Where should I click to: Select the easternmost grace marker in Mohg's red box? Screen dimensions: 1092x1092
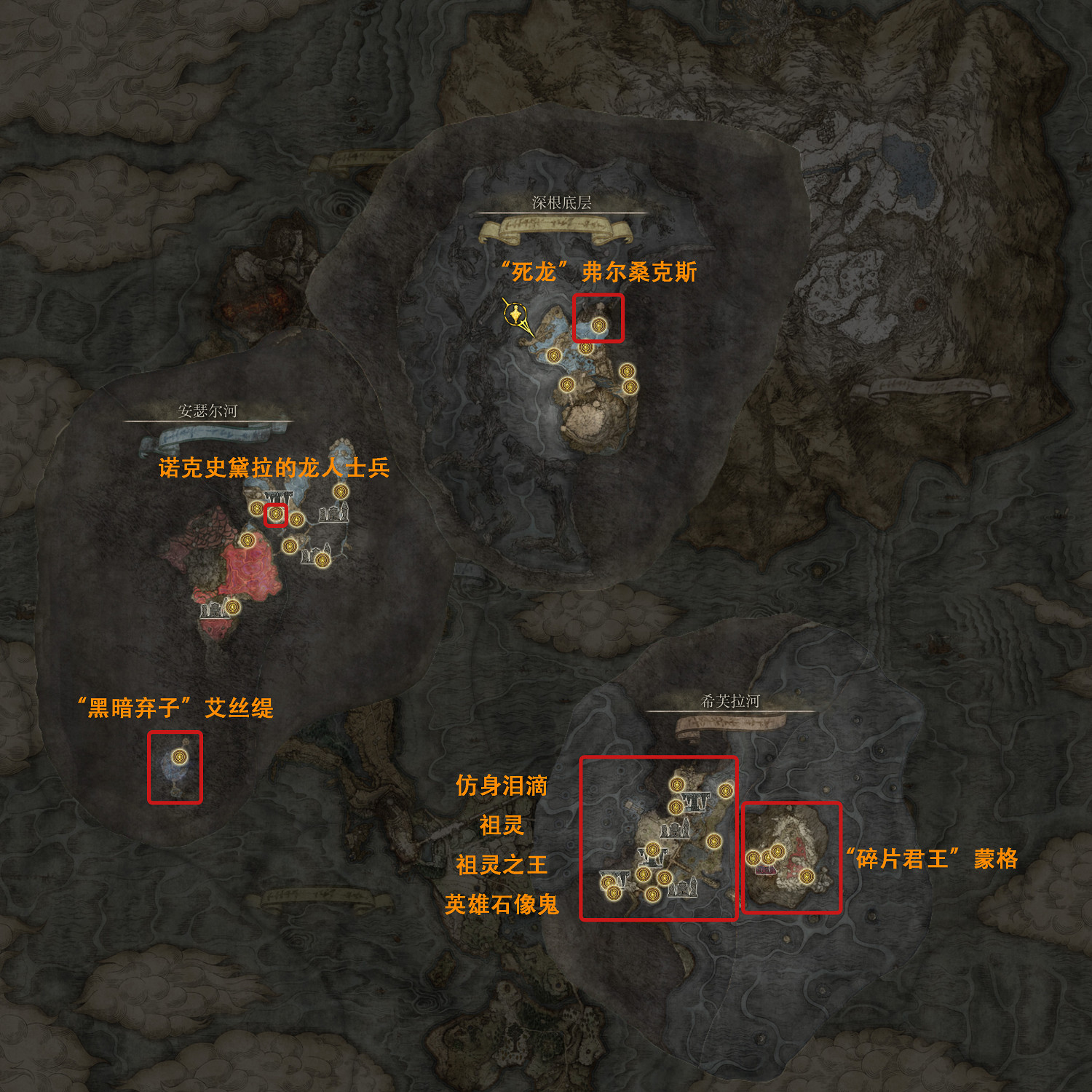pos(807,877)
